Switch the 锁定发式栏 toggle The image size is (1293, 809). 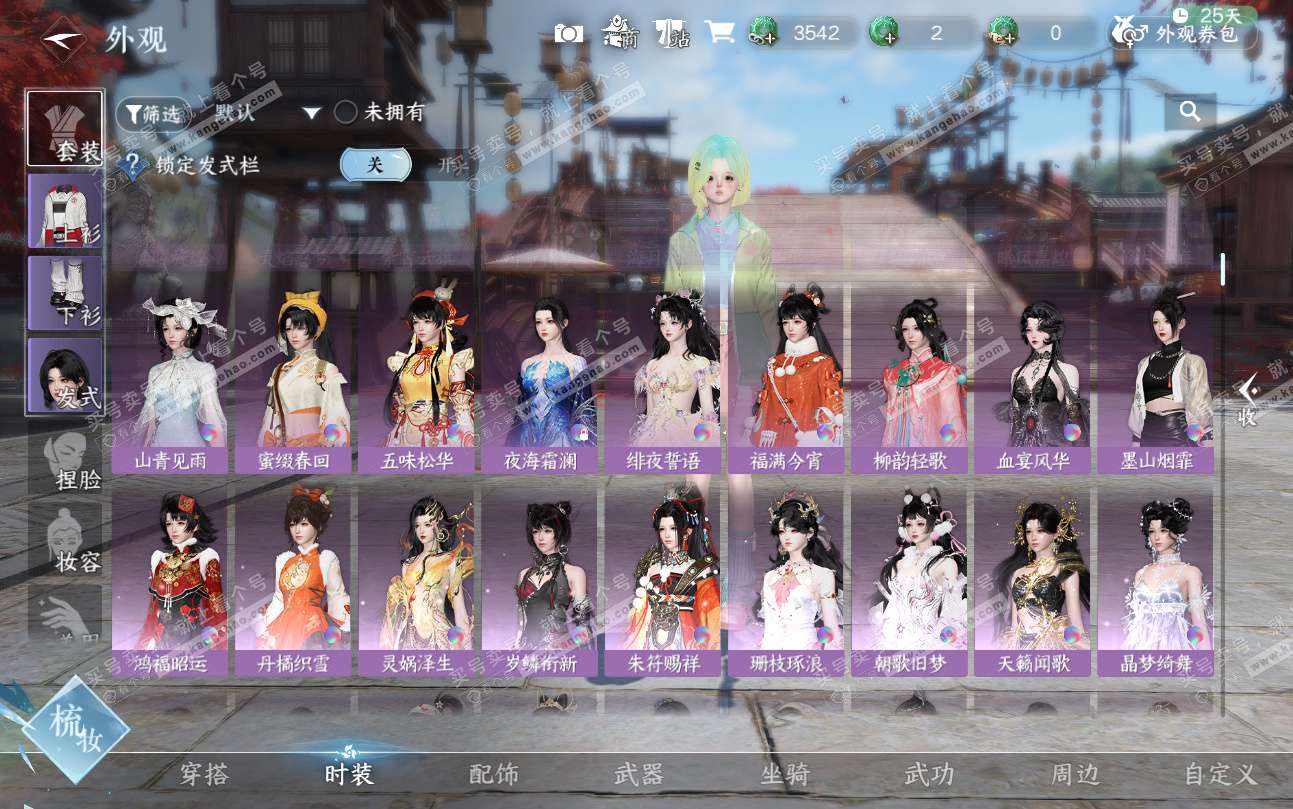pos(376,165)
